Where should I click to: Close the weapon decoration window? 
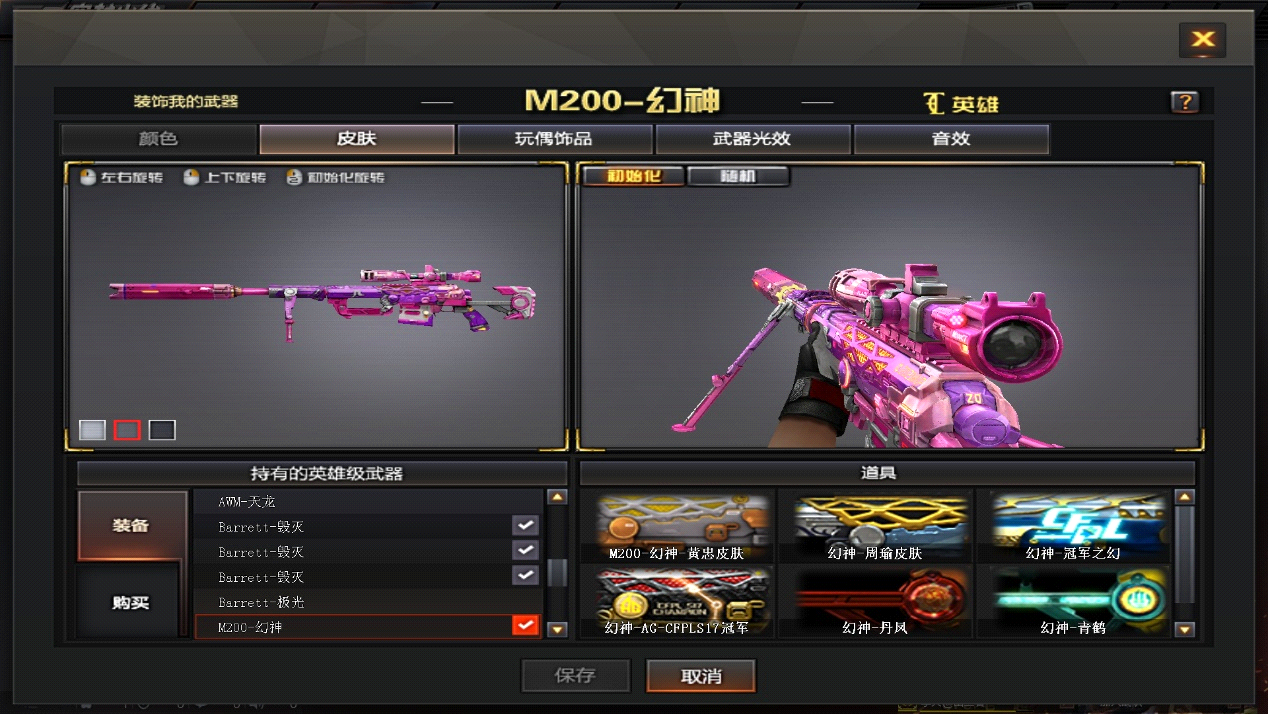[x=1202, y=40]
